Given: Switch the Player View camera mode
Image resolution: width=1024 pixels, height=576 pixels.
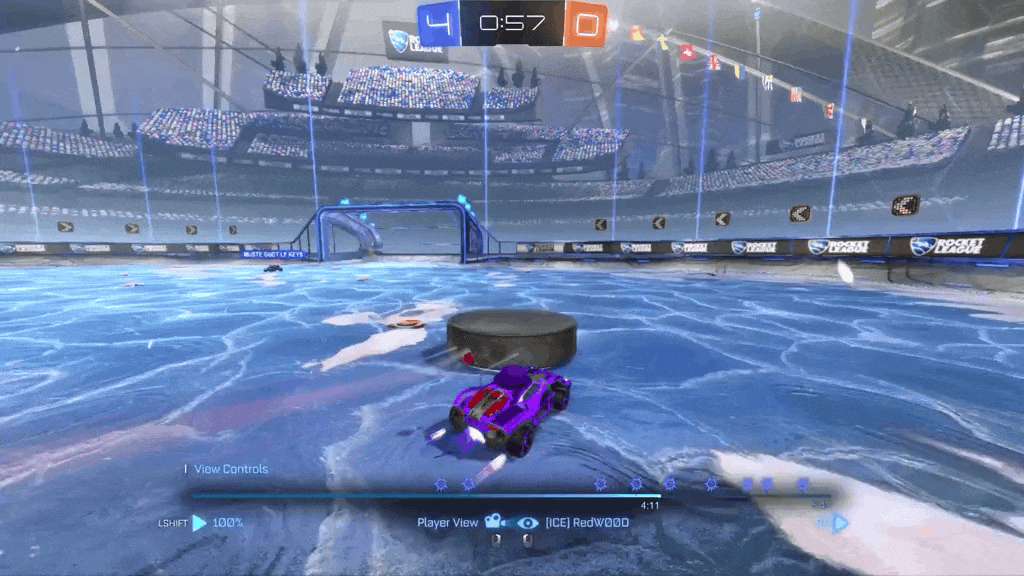Looking at the screenshot, I should [x=493, y=522].
